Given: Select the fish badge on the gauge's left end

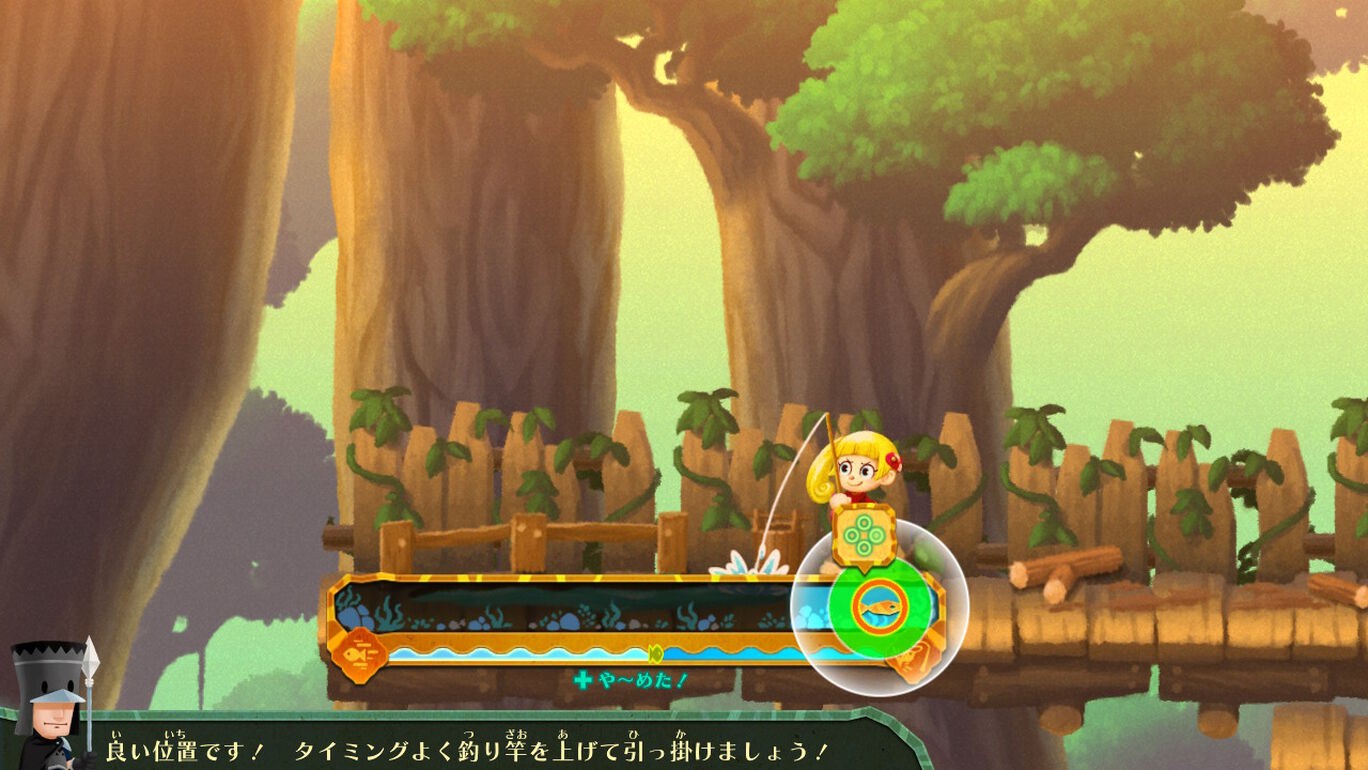Looking at the screenshot, I should click(x=355, y=653).
